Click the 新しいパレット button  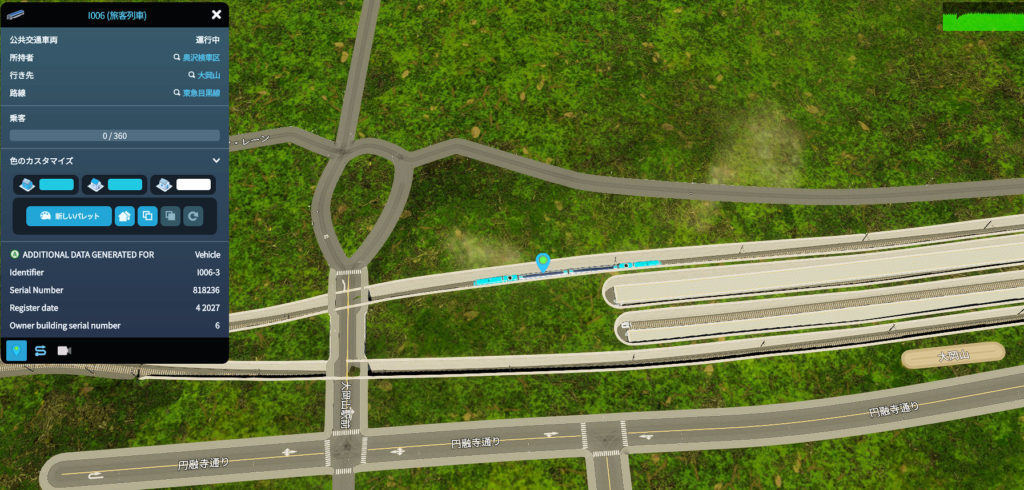click(x=69, y=215)
